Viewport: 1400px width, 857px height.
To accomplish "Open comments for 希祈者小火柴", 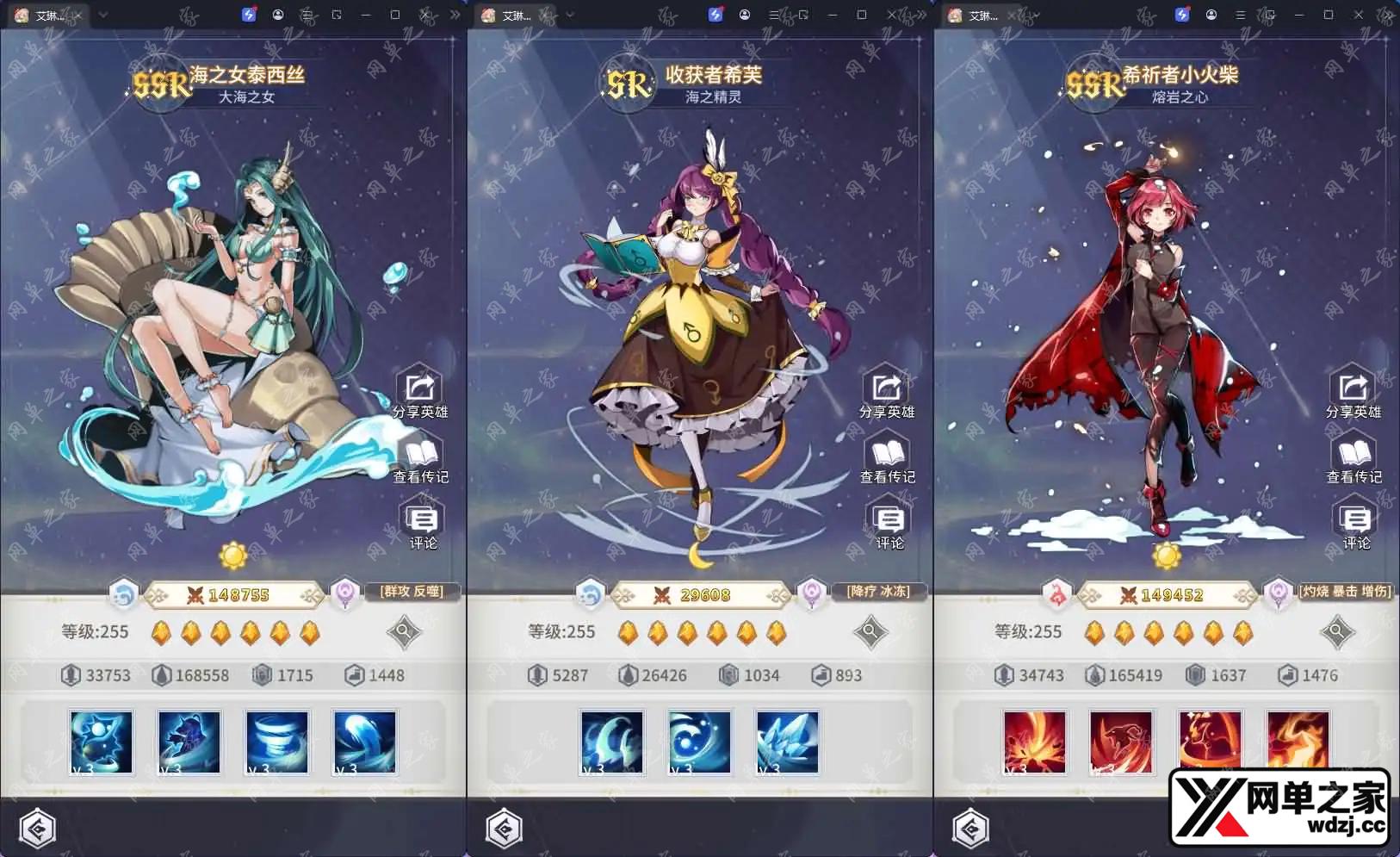I will coord(1355,525).
